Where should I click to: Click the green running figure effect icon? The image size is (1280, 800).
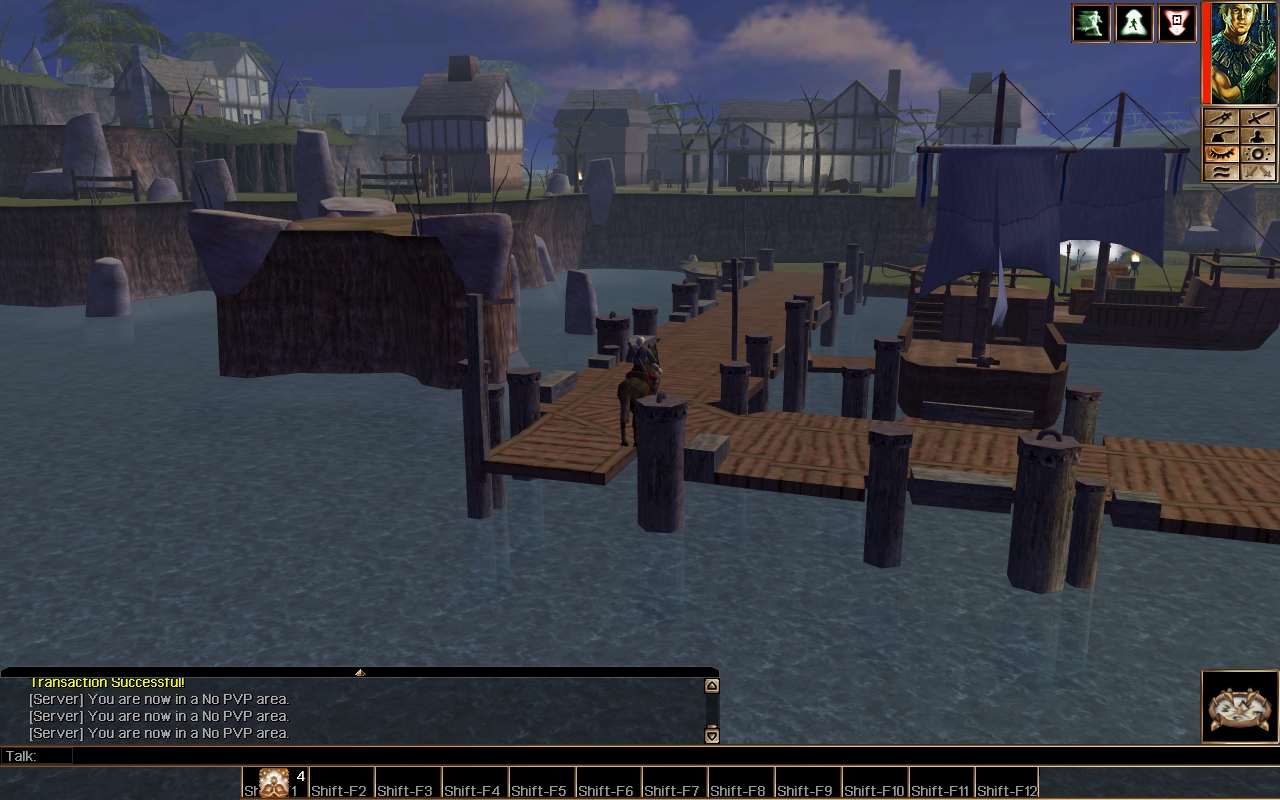1091,23
